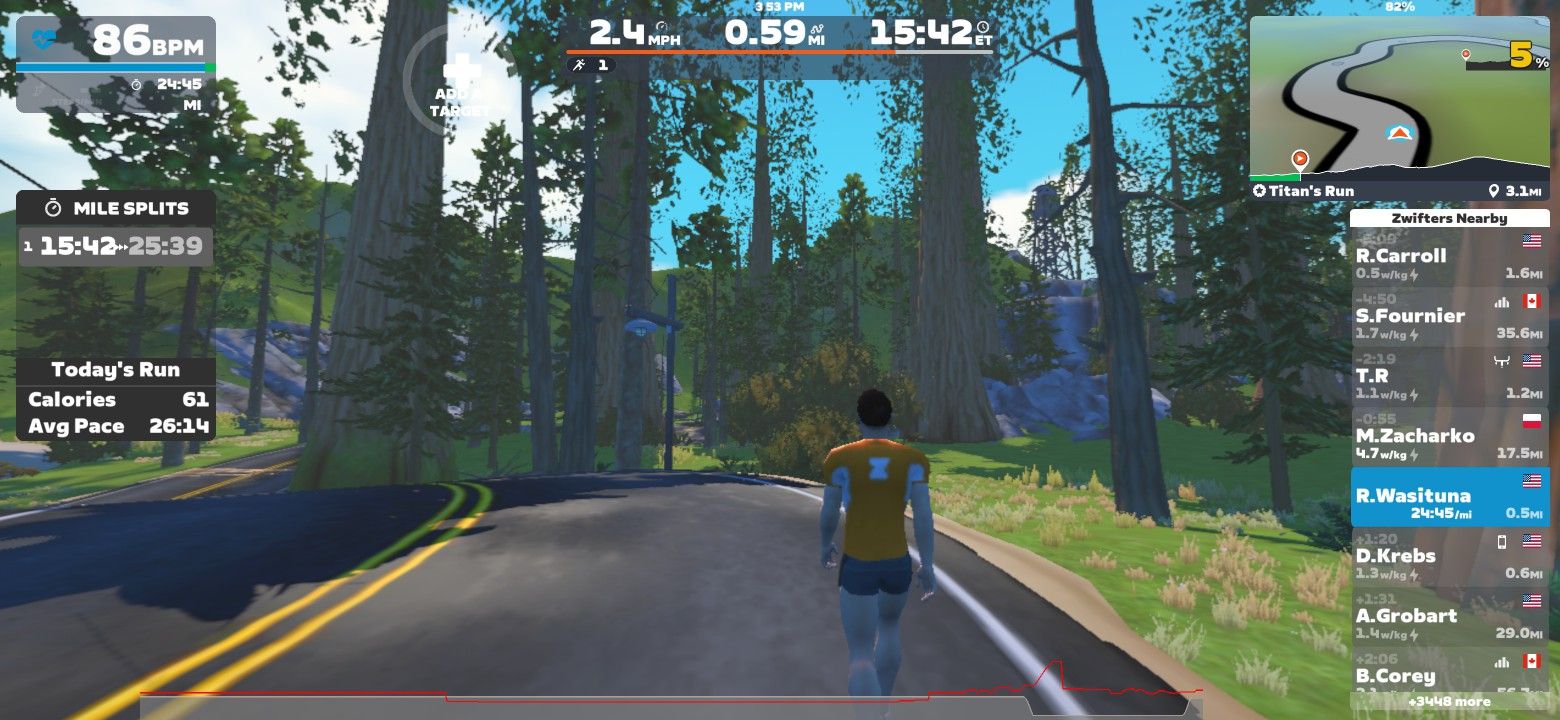
Task: Expand the Zwifters Nearby header
Action: (x=1450, y=218)
